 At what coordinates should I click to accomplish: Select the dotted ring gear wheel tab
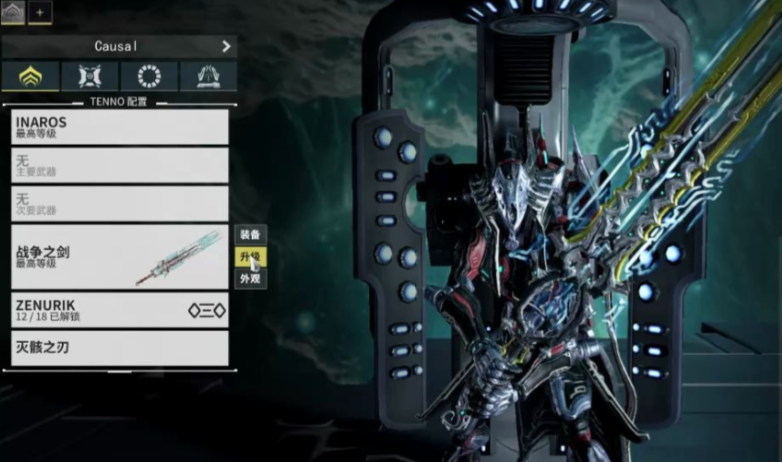(x=149, y=76)
